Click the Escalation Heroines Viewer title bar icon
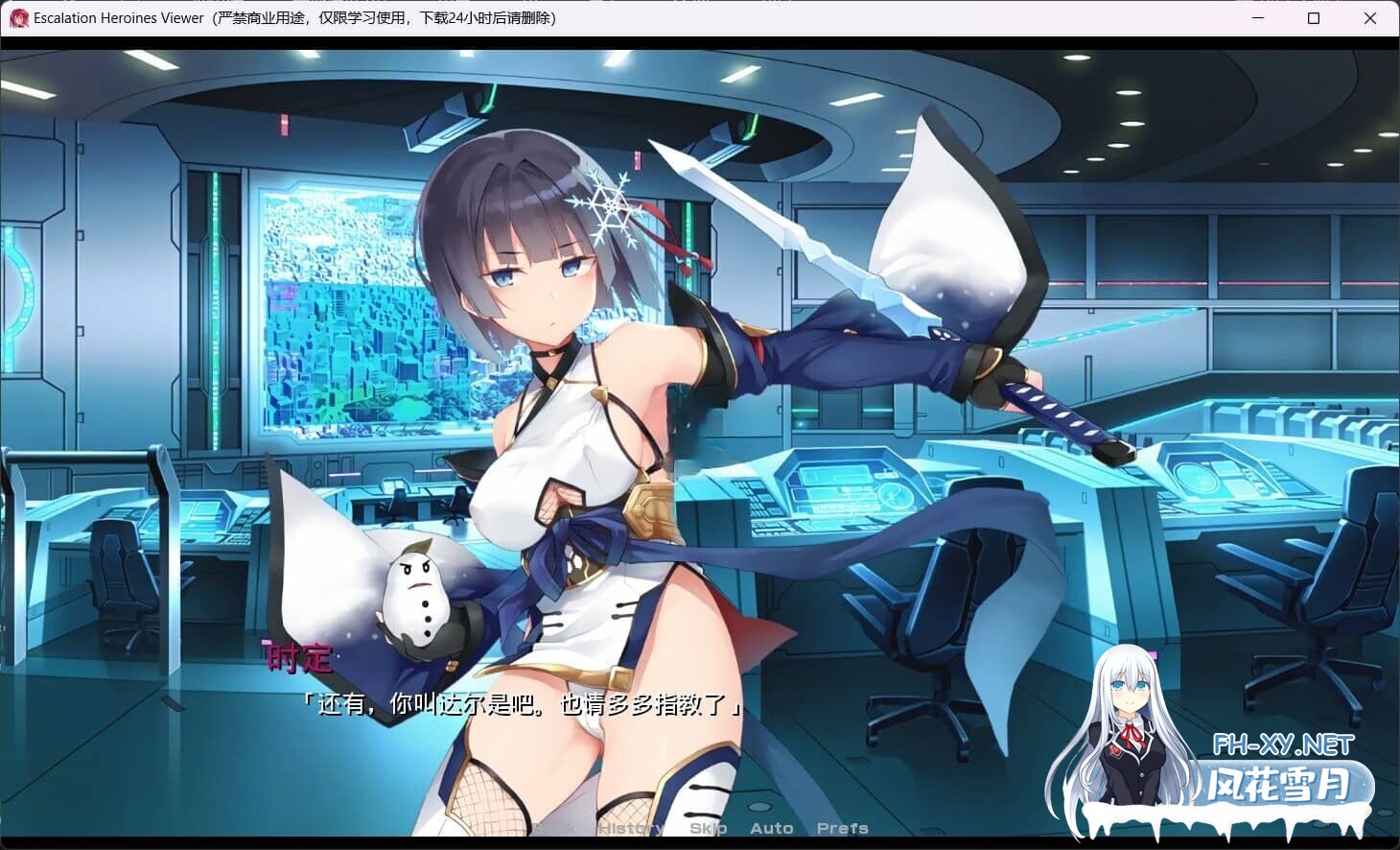This screenshot has width=1400, height=850. pyautogui.click(x=17, y=17)
